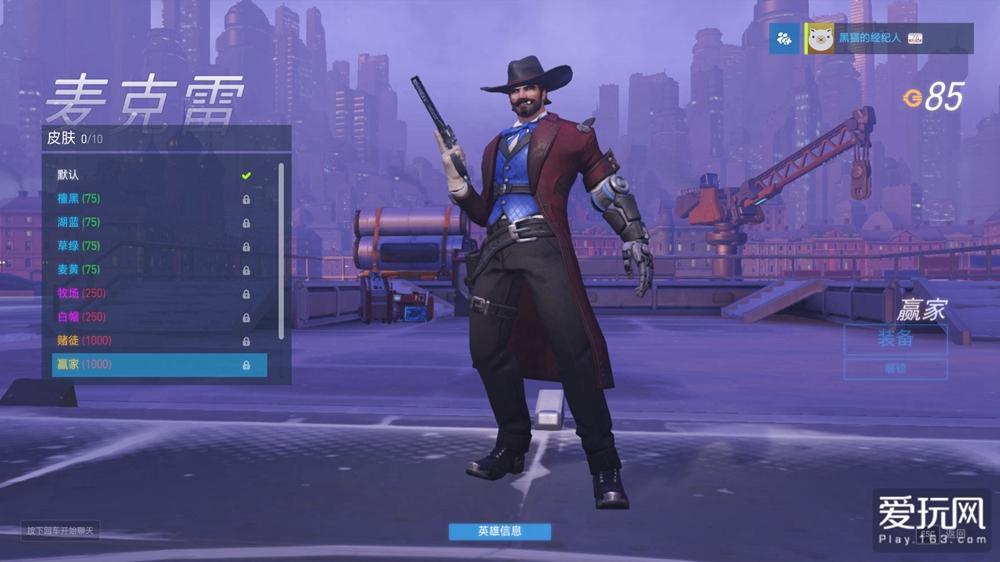Select the 默认 default skin
Image resolution: width=1000 pixels, height=562 pixels.
[150, 175]
